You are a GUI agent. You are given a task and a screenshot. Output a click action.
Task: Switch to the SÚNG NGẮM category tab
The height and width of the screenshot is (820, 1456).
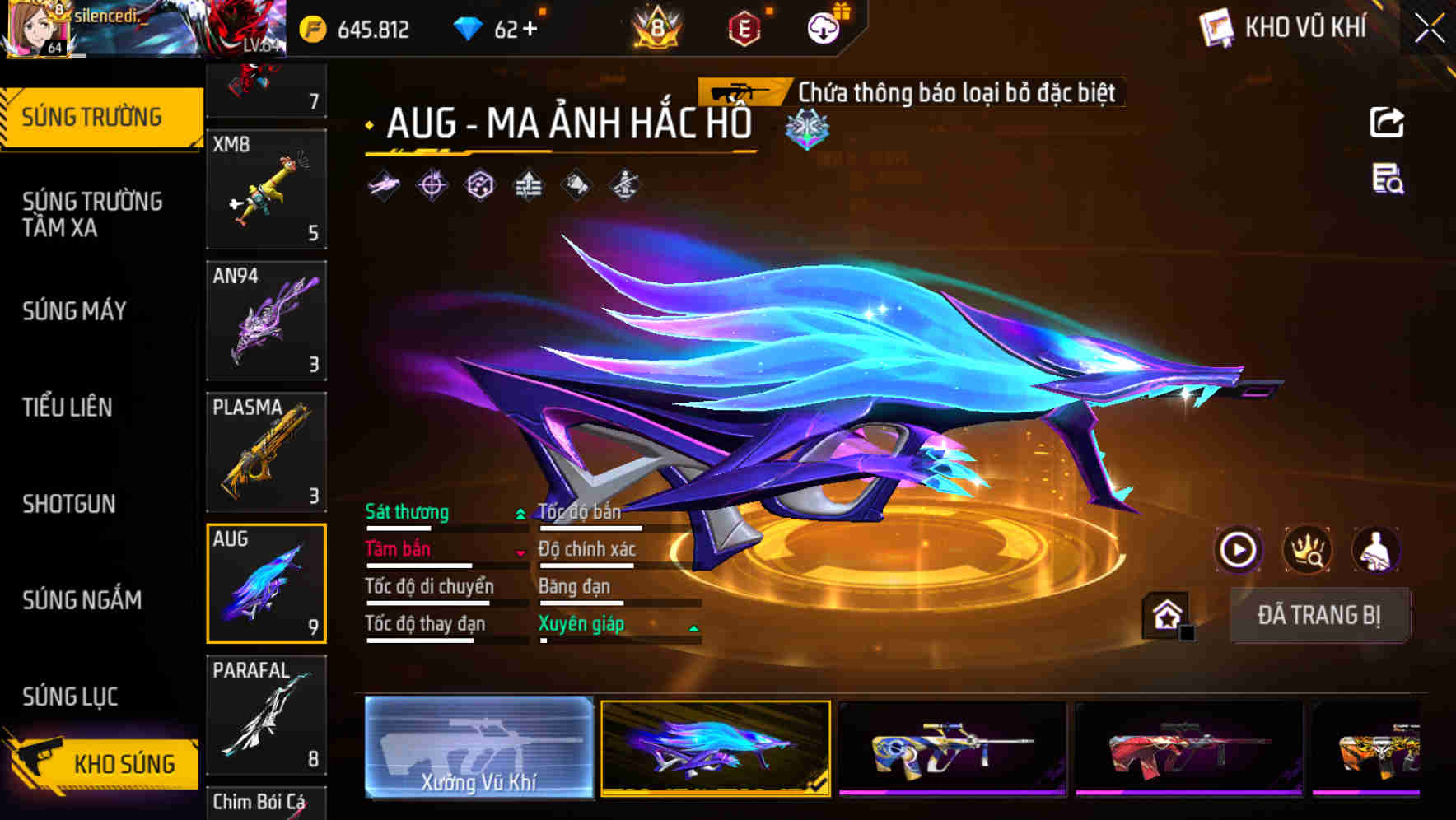click(82, 600)
